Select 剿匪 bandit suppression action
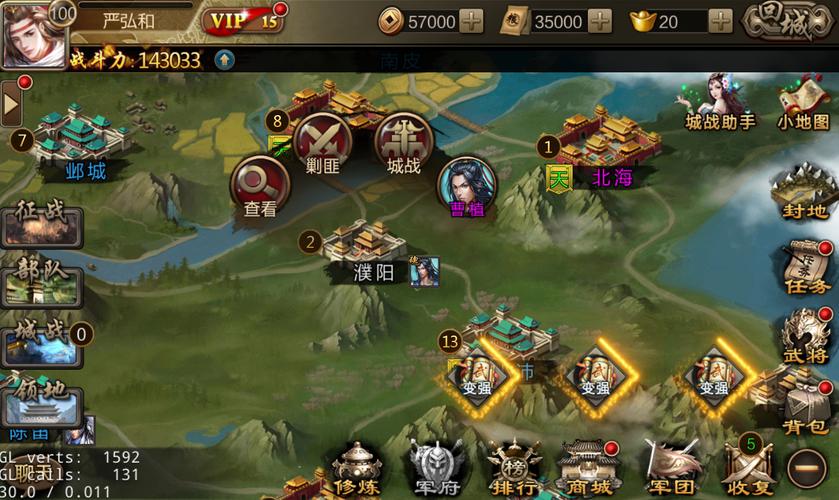 coord(322,143)
